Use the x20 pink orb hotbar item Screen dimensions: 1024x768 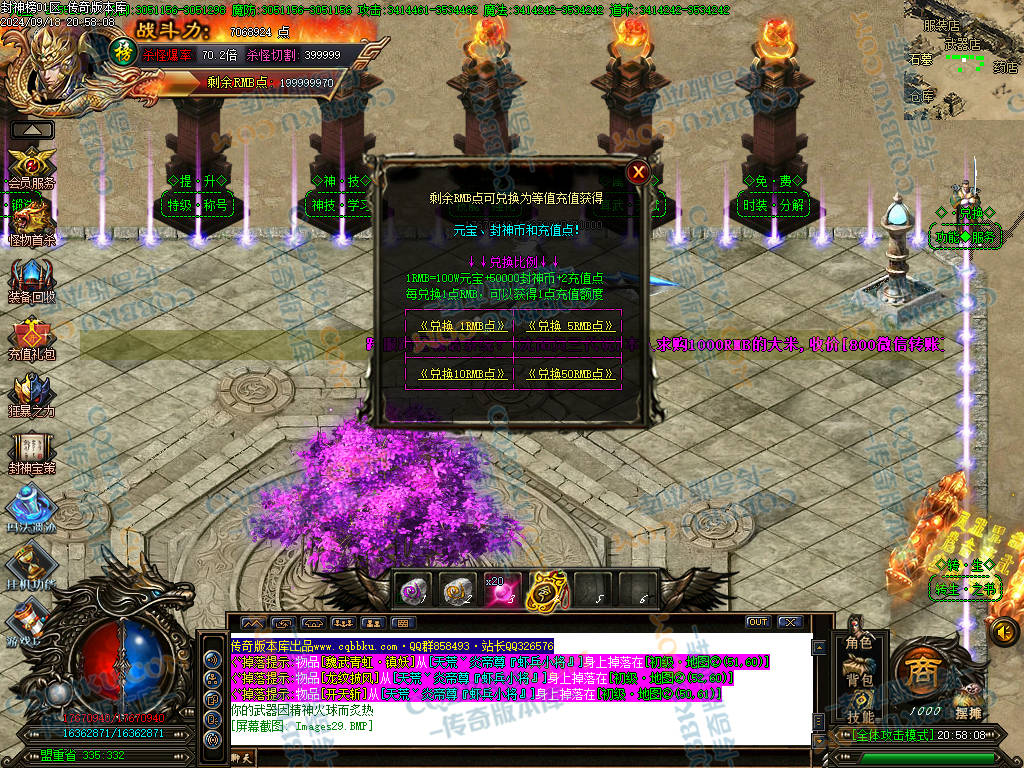501,592
